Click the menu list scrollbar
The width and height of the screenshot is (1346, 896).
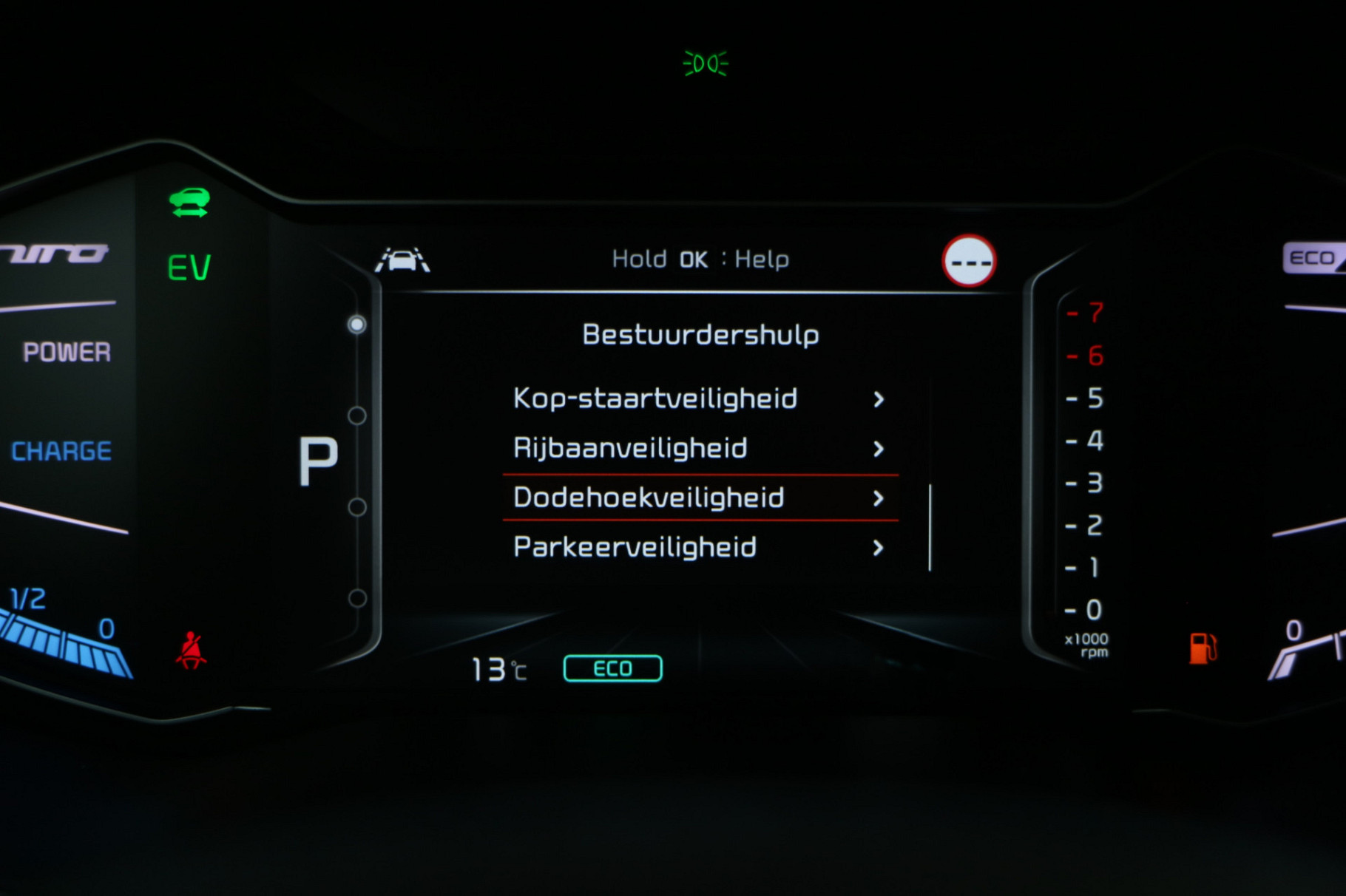(x=930, y=527)
